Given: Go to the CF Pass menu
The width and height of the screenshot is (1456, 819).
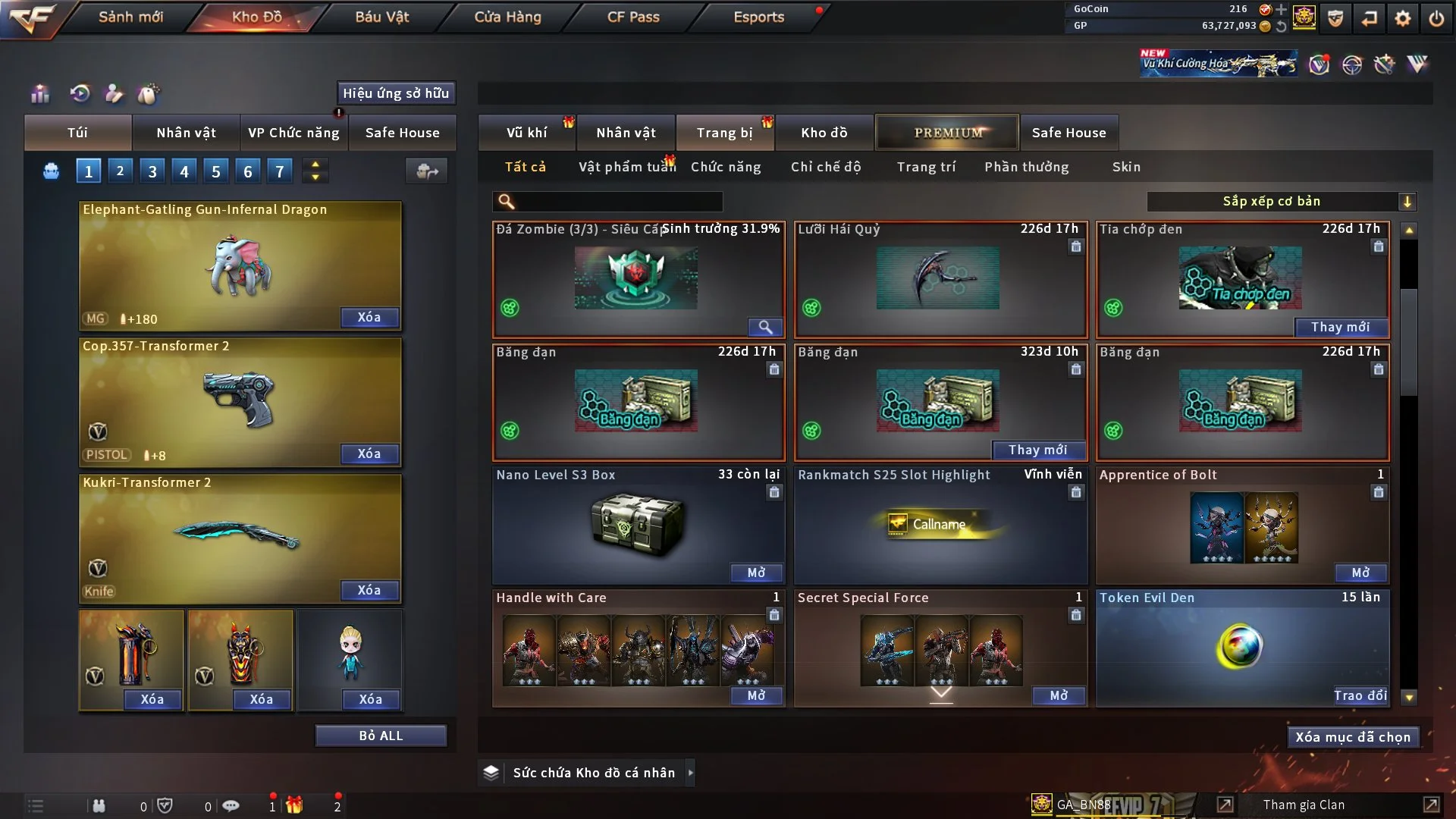Looking at the screenshot, I should click(633, 17).
